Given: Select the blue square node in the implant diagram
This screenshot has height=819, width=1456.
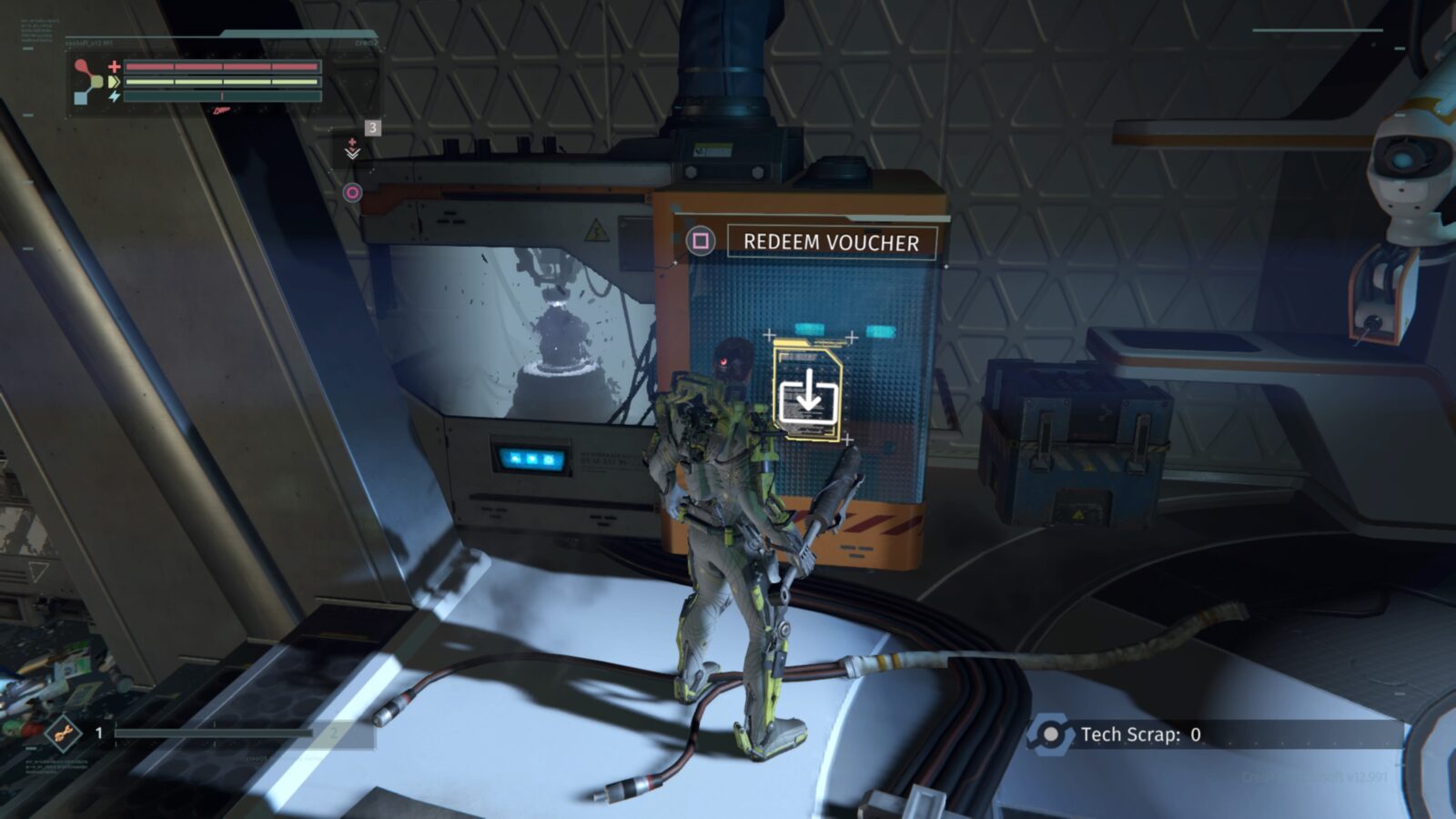Looking at the screenshot, I should coord(80,97).
